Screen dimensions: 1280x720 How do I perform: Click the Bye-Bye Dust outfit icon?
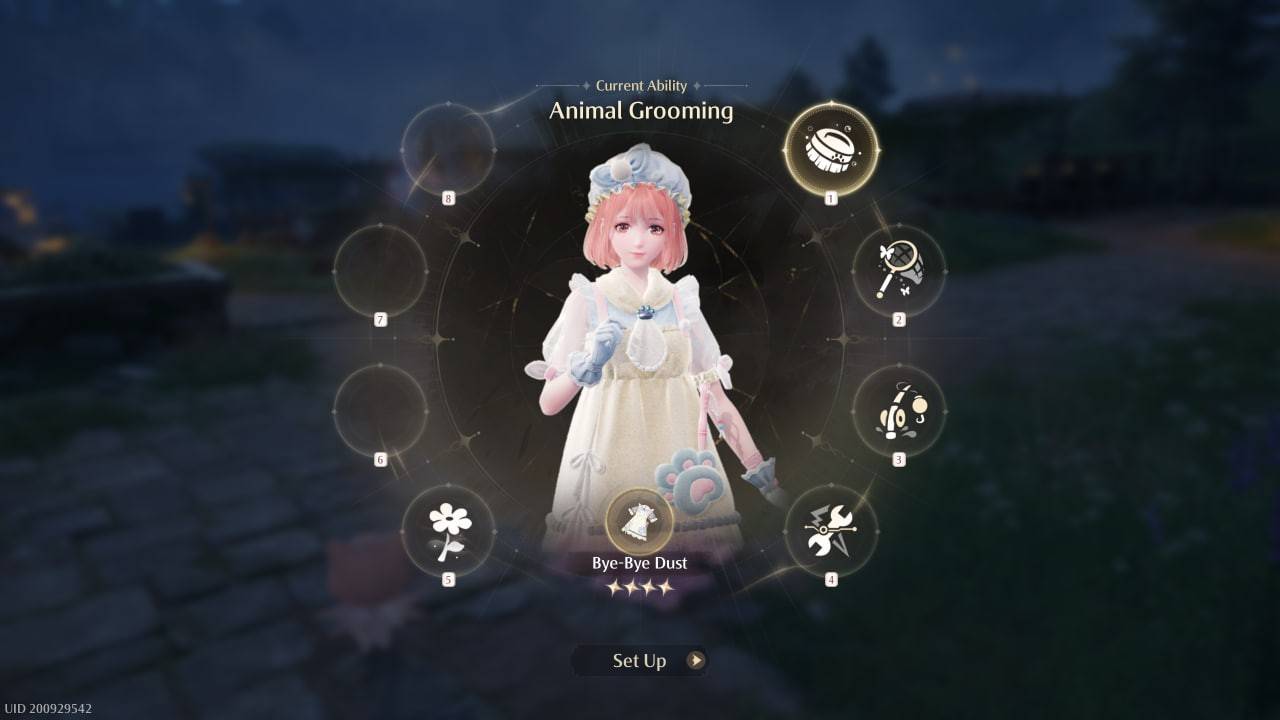[641, 524]
